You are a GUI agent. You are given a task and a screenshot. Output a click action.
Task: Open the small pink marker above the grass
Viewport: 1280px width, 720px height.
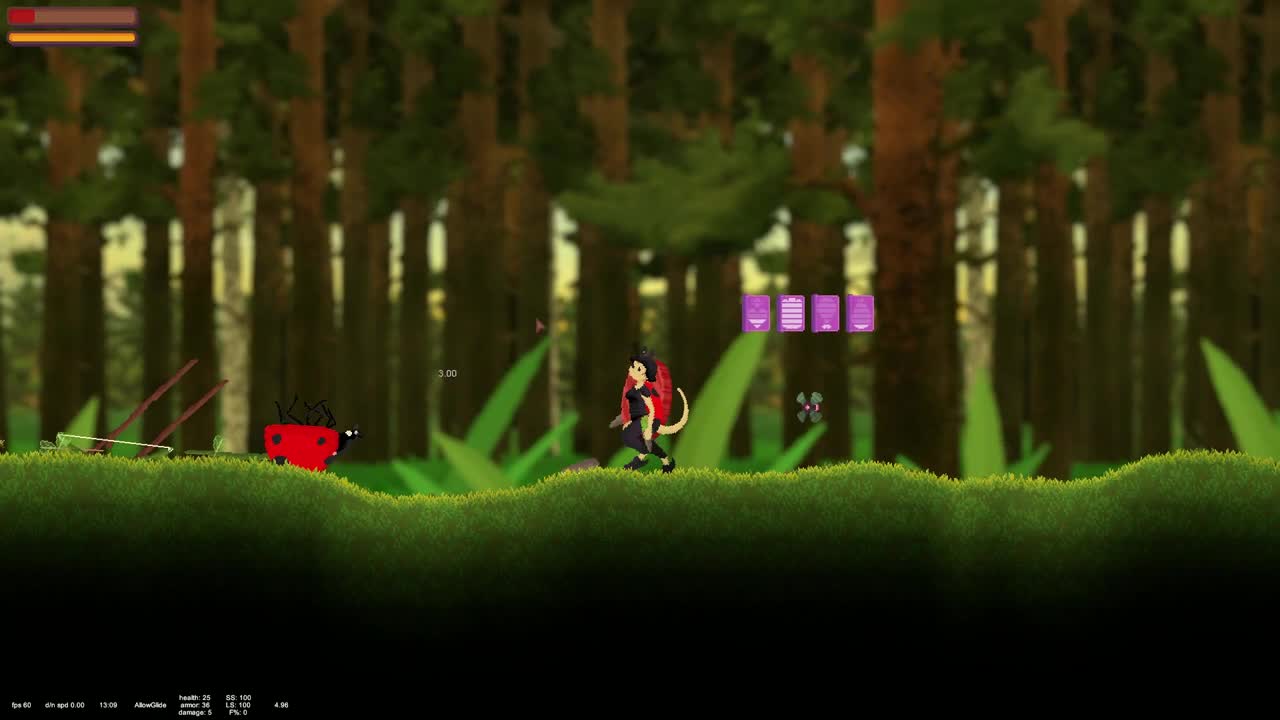(539, 323)
